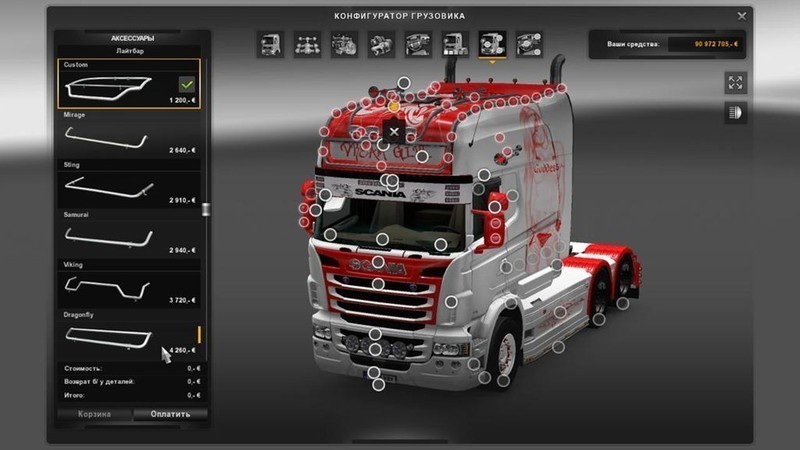Click the X marker above the windshield
This screenshot has width=800, height=450.
click(x=394, y=131)
